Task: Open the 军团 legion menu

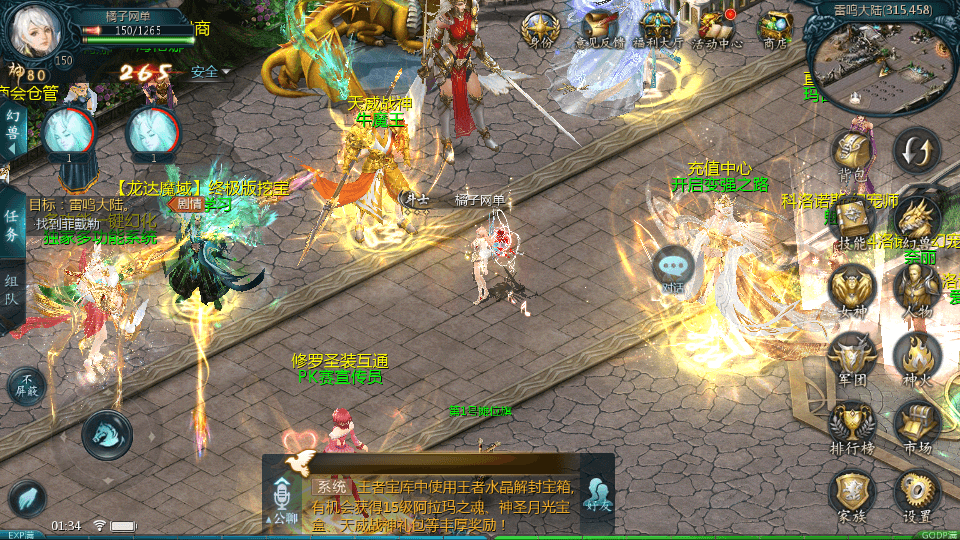Action: pyautogui.click(x=852, y=356)
